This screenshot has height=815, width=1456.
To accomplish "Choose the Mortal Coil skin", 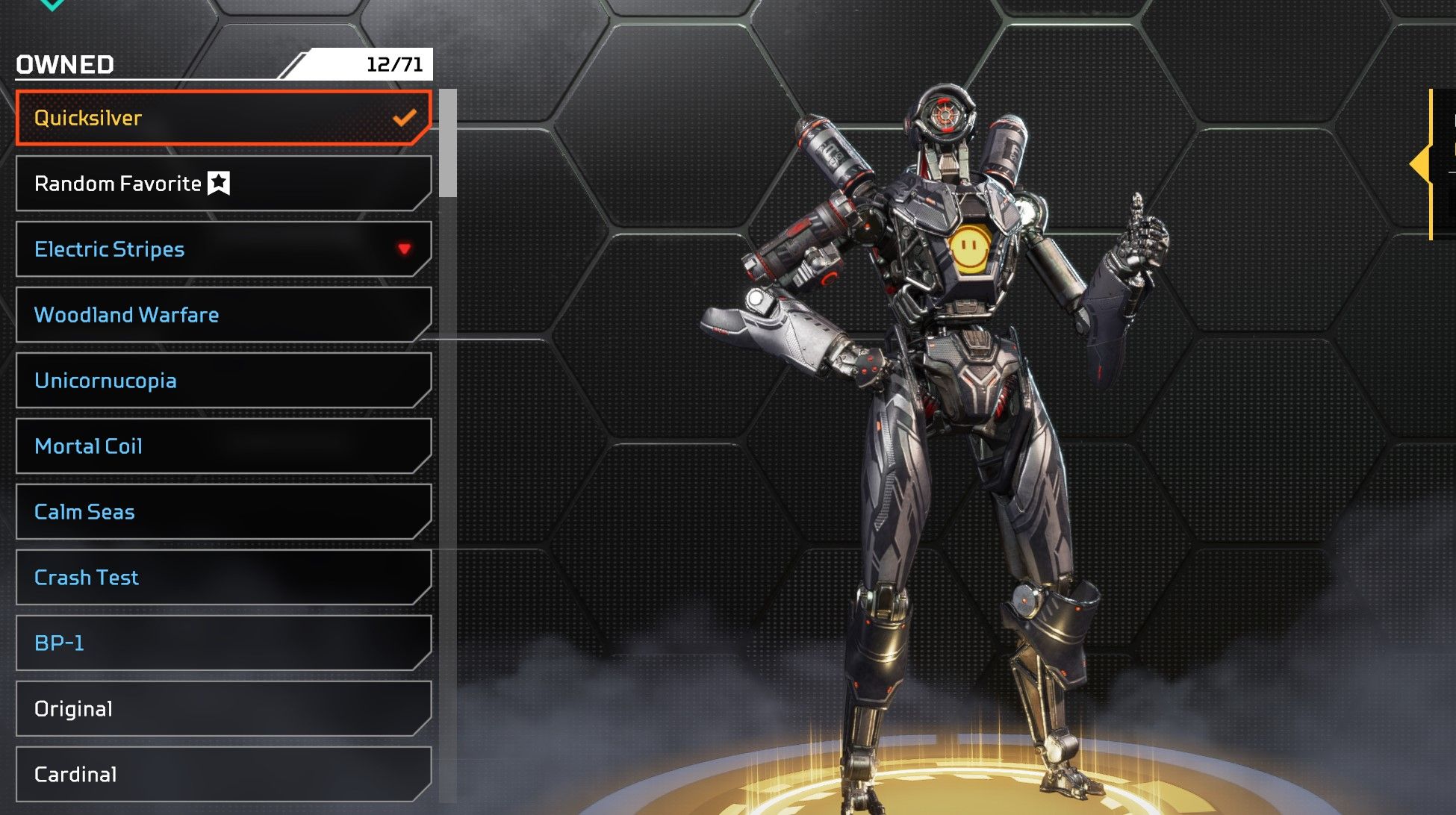I will (x=223, y=446).
